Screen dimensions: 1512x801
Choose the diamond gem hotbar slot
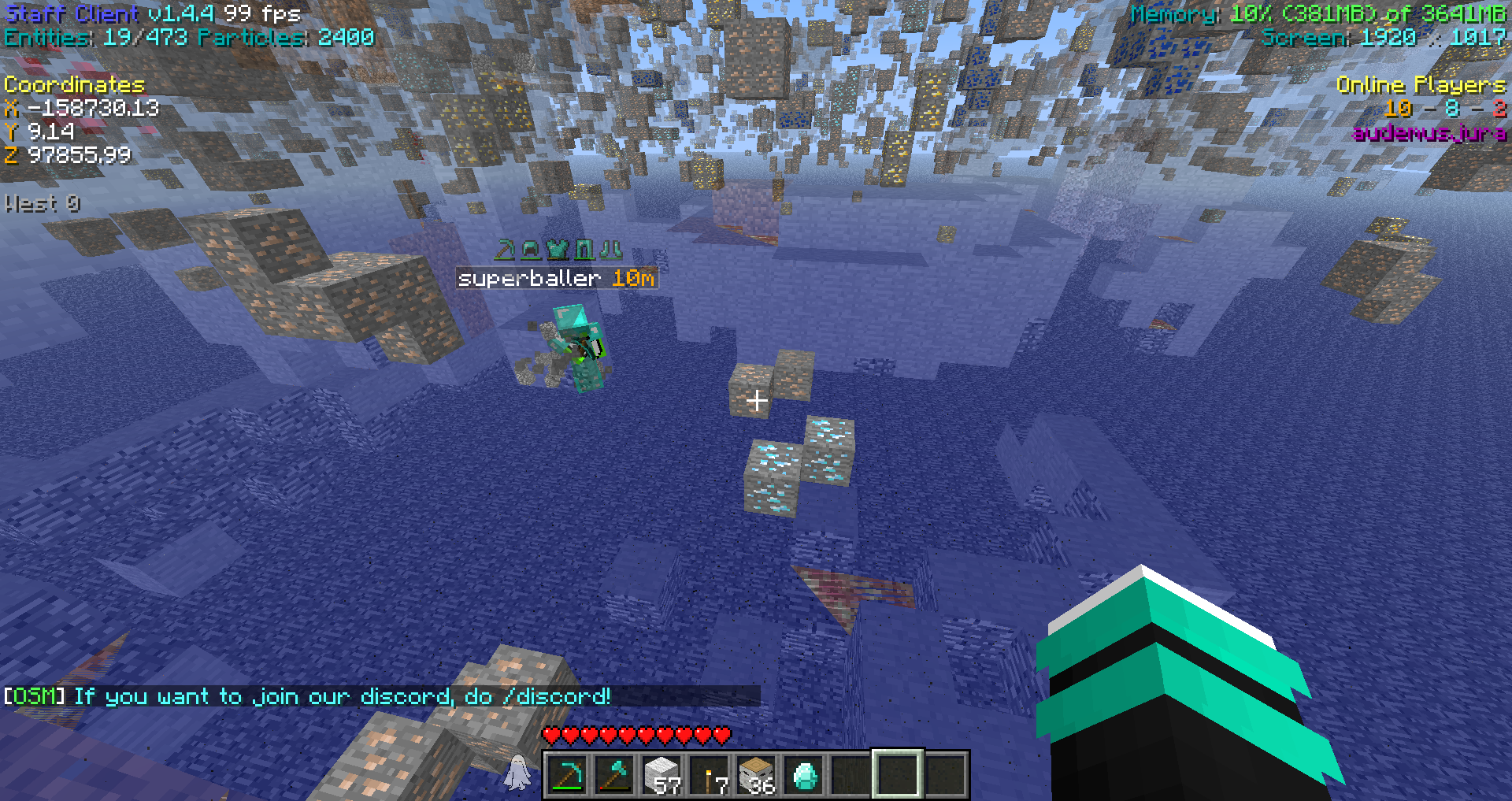803,775
